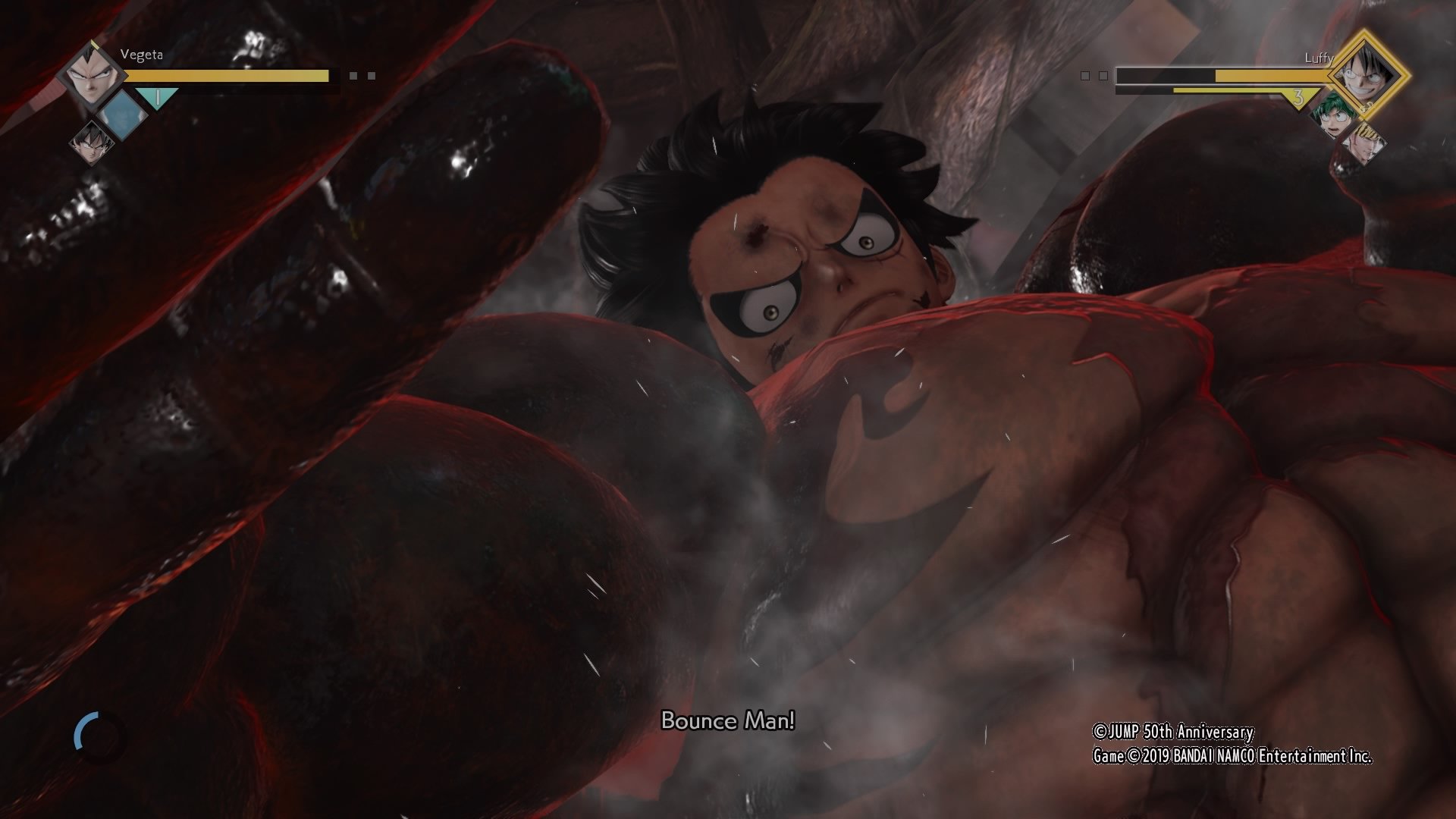Click the teal awakening gauge indicator under Vegeta
The height and width of the screenshot is (819, 1456).
(x=157, y=98)
